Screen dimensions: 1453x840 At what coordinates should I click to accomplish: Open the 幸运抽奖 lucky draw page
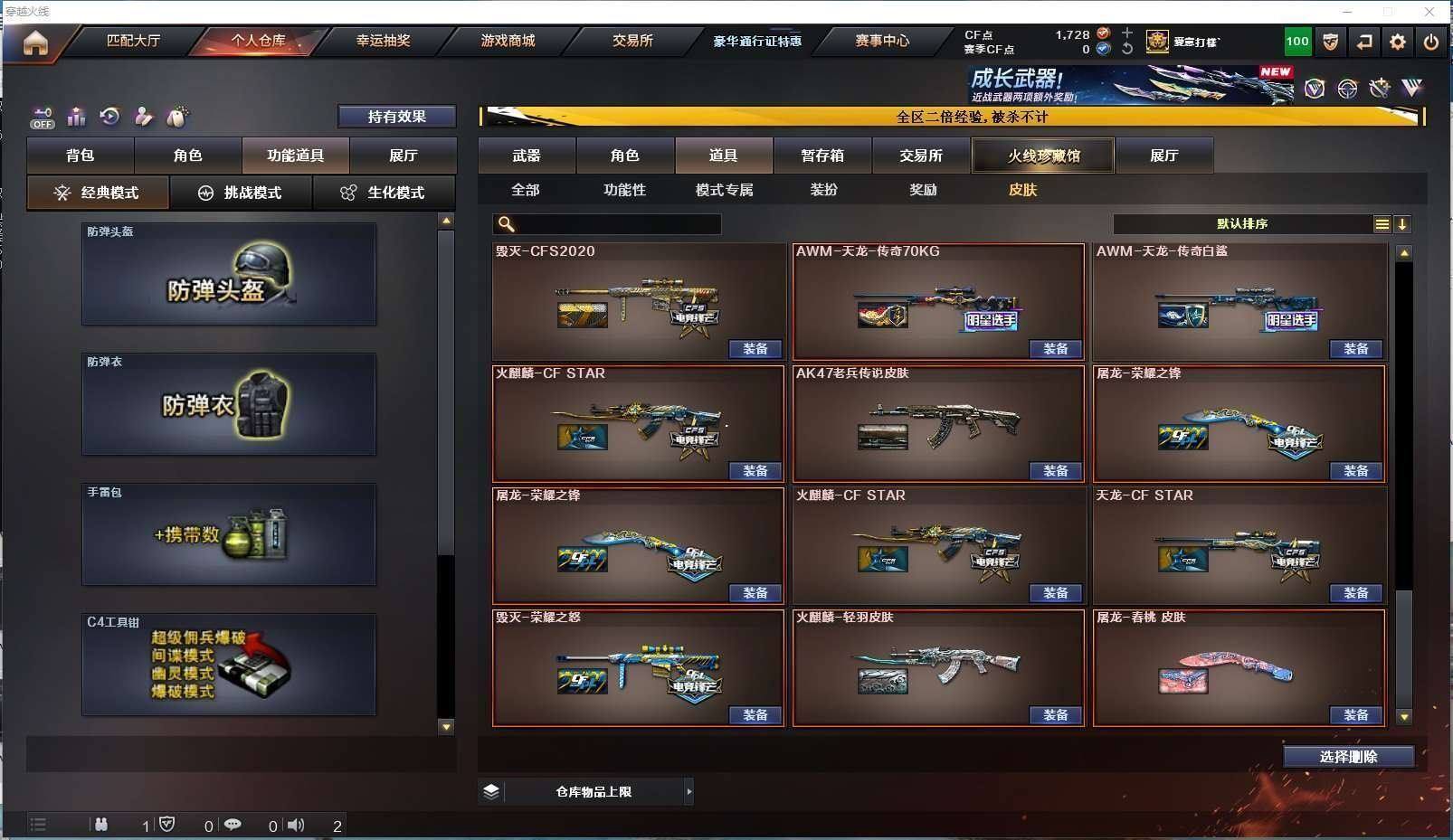pos(383,41)
